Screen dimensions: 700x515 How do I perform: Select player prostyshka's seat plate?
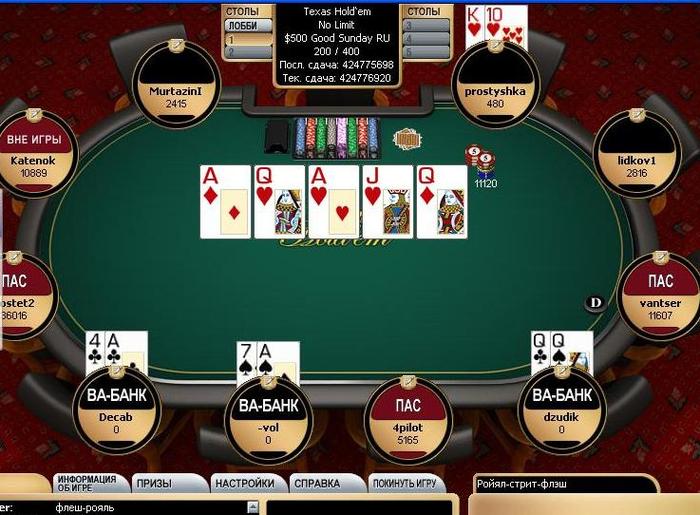click(496, 97)
